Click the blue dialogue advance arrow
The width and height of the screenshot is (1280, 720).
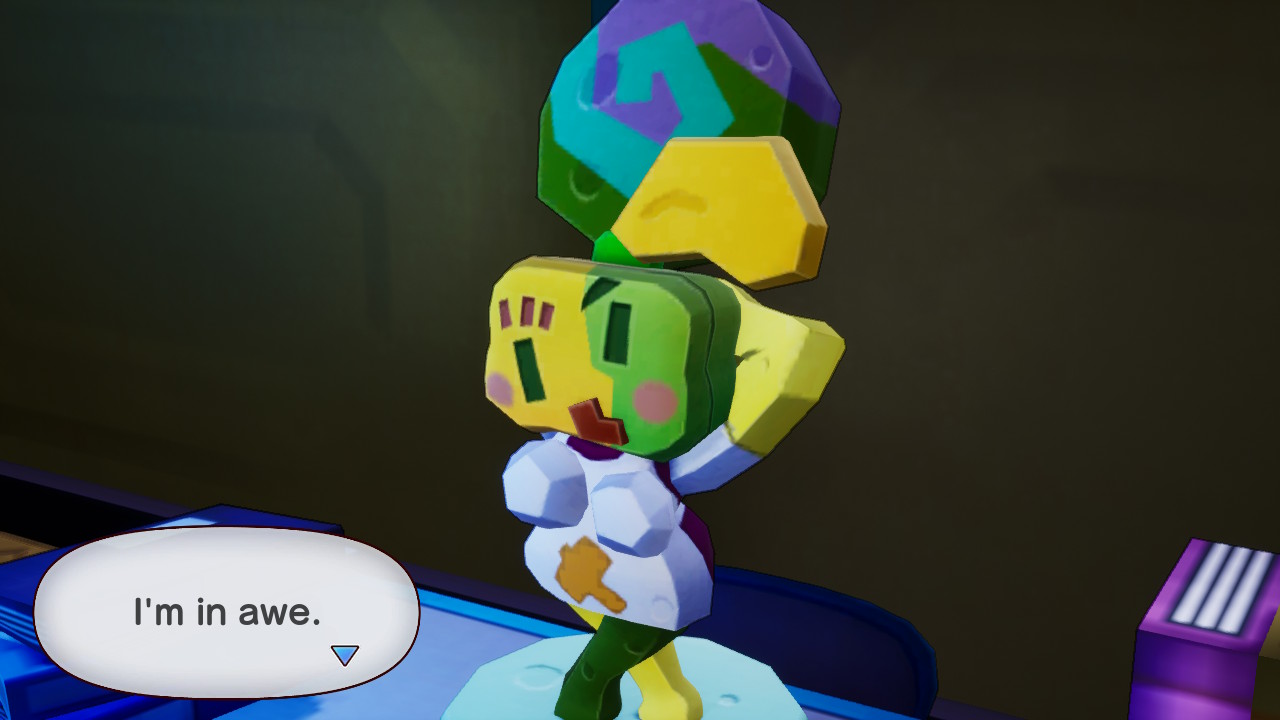pos(346,653)
